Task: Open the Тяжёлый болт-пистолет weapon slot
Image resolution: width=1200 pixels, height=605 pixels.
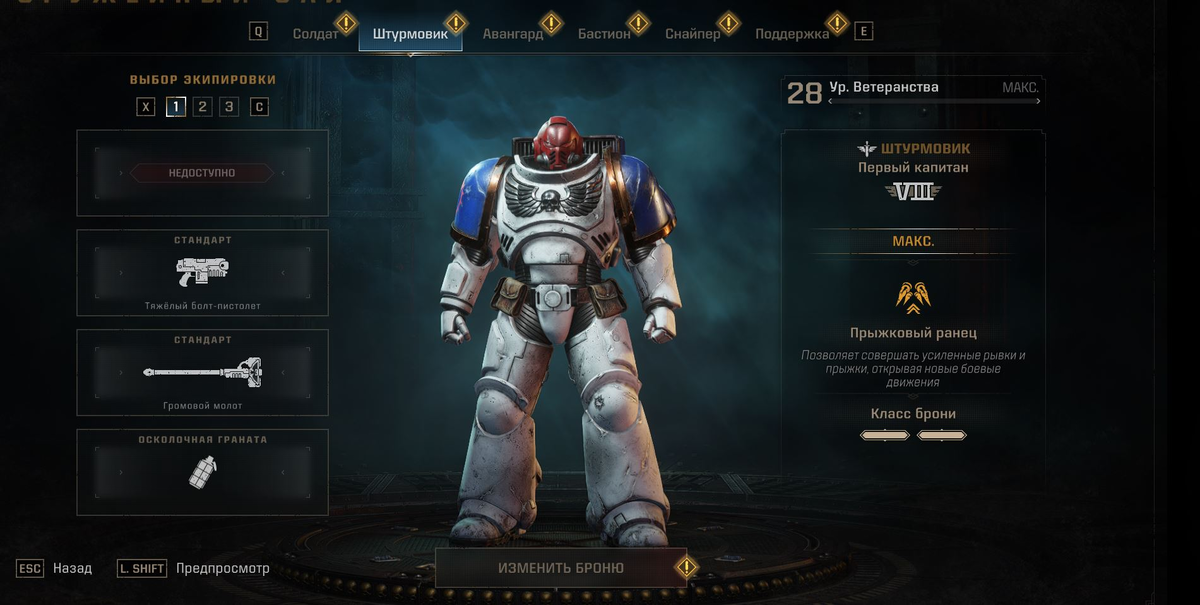Action: pyautogui.click(x=202, y=272)
